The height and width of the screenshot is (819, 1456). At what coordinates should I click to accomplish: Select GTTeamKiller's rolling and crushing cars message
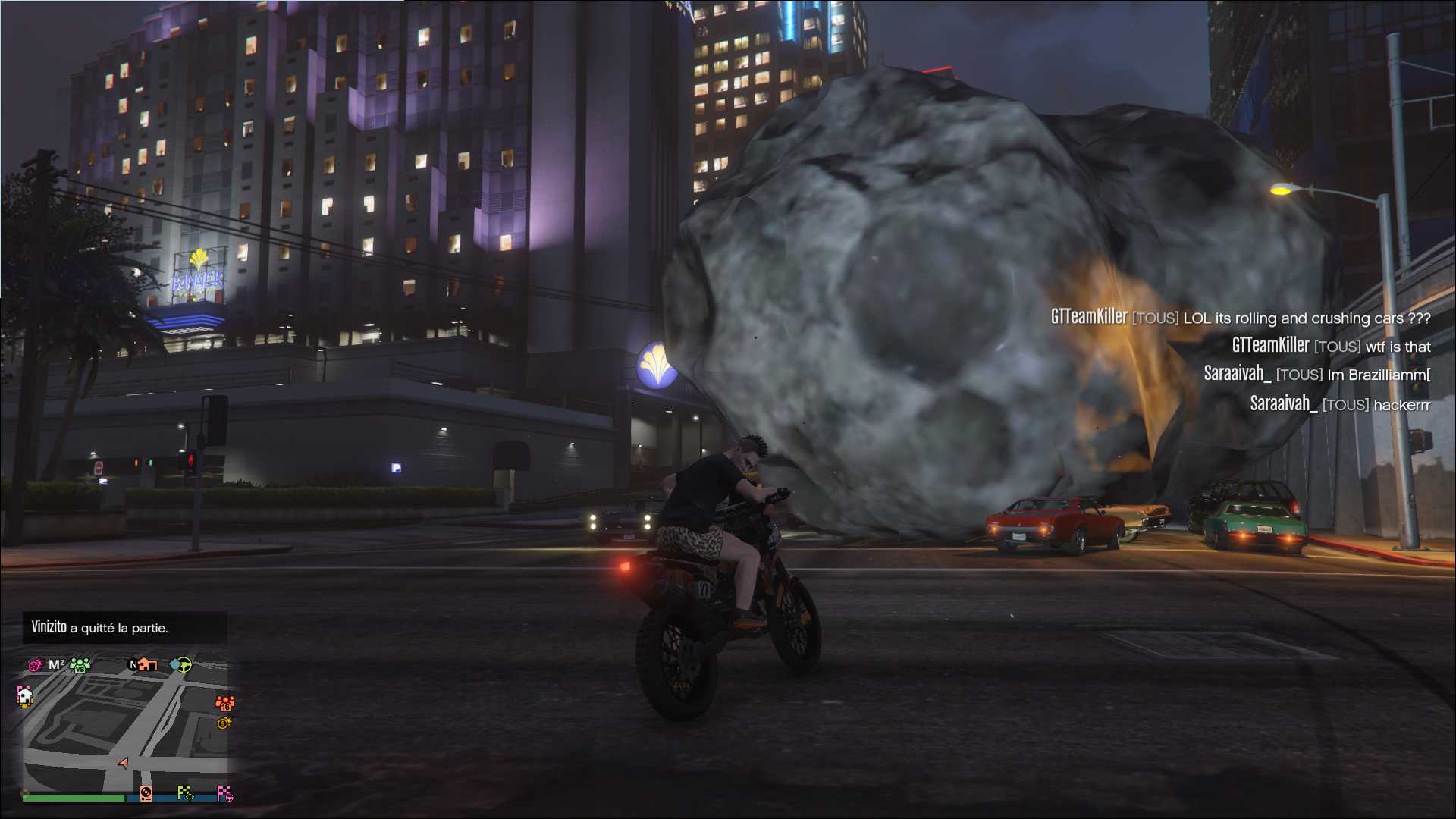point(1240,318)
